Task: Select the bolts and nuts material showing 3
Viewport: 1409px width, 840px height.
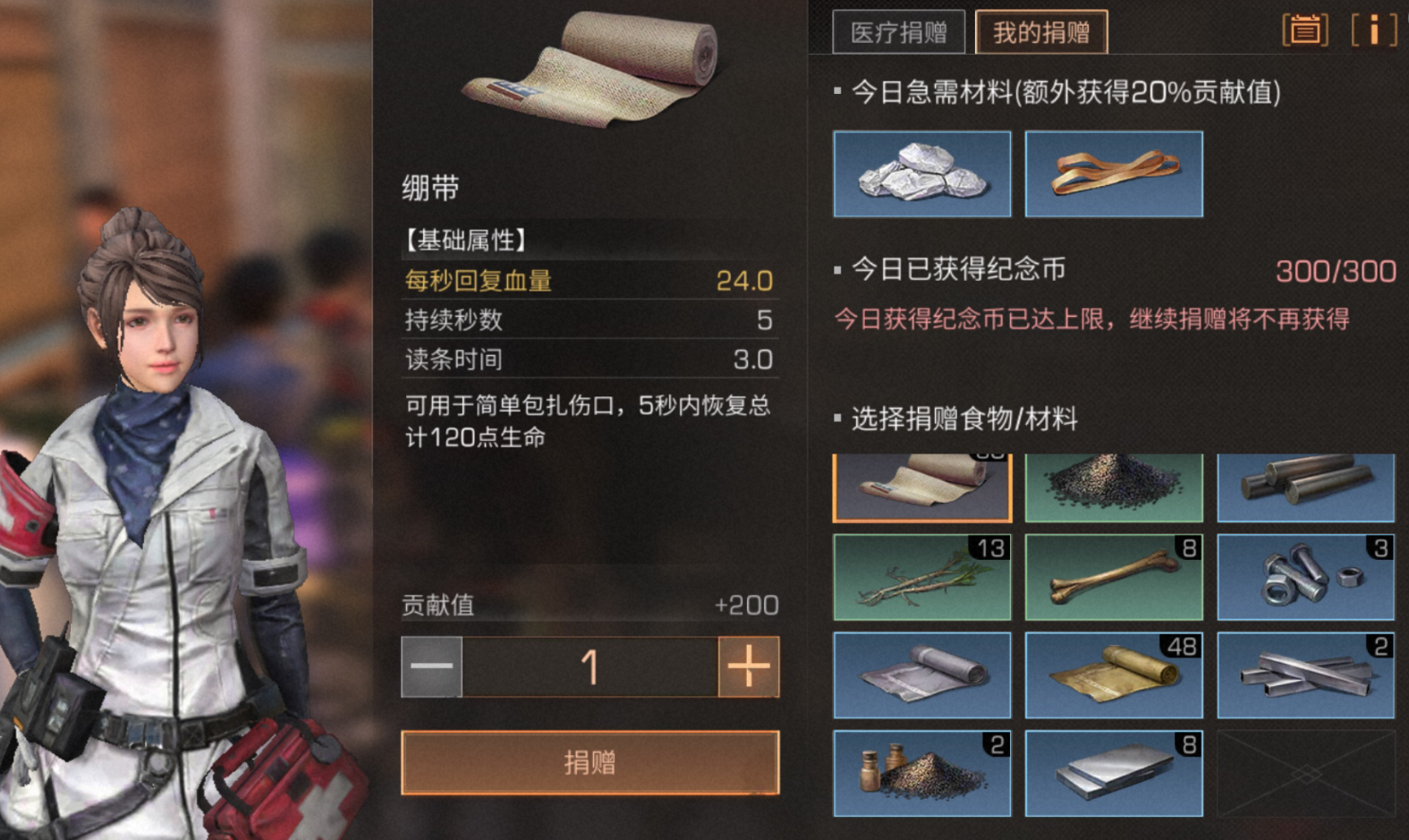Action: coord(1304,577)
